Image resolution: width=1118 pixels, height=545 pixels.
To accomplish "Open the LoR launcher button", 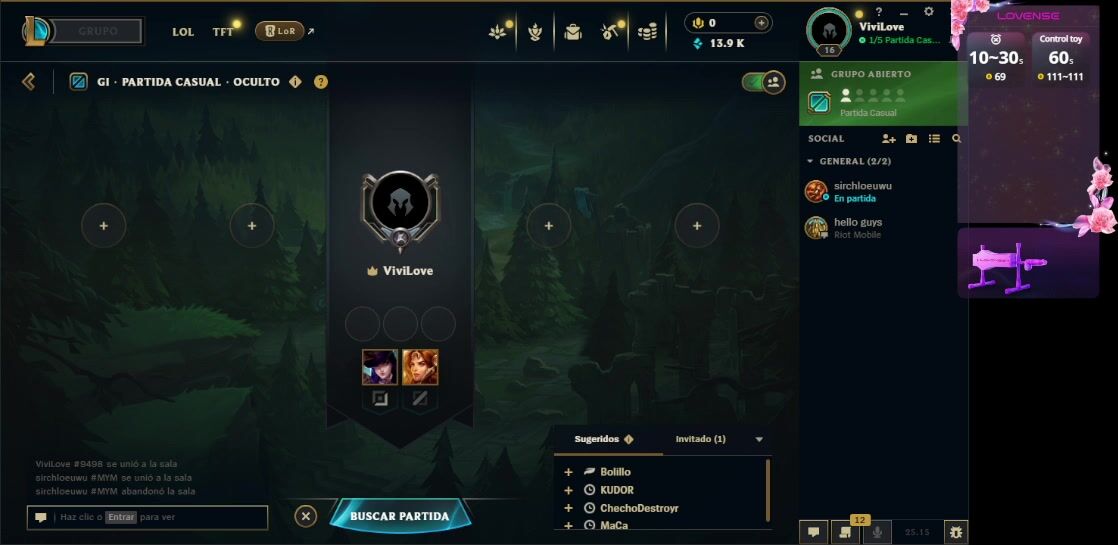I will [280, 31].
